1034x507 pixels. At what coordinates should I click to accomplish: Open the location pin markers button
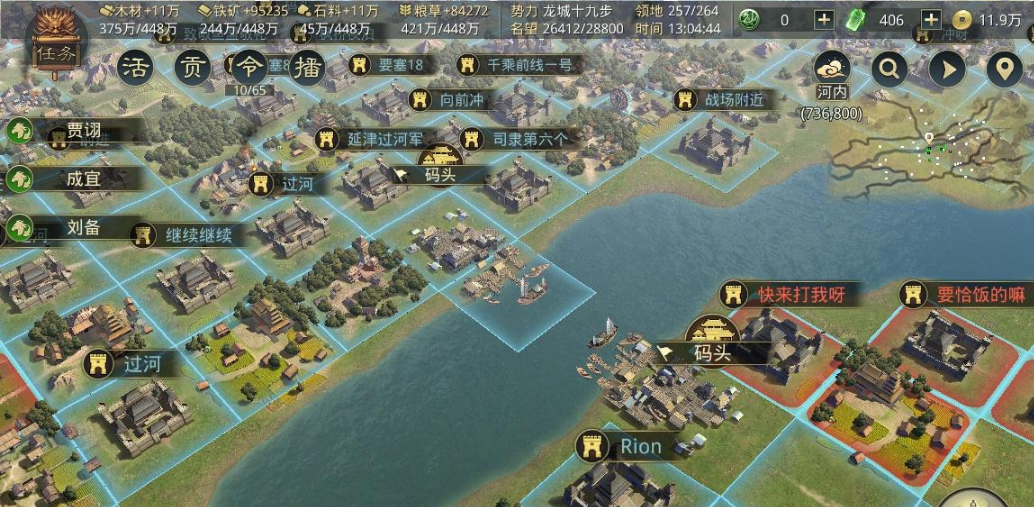coord(1004,69)
